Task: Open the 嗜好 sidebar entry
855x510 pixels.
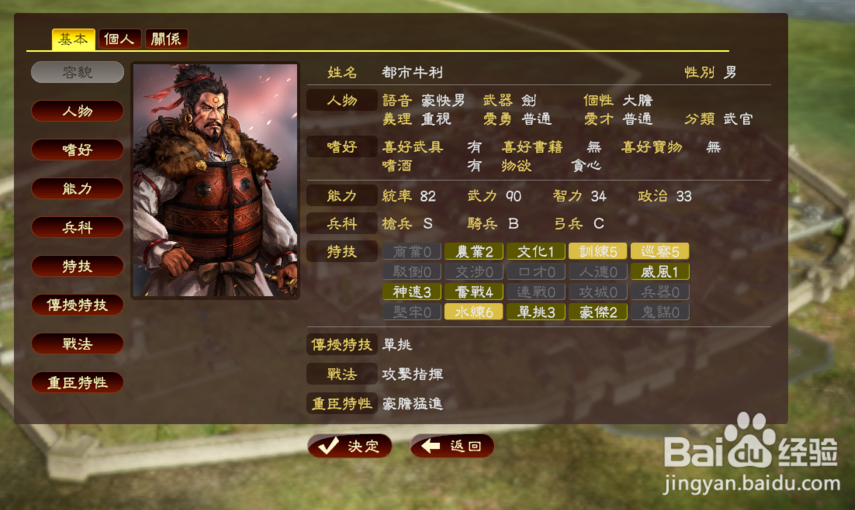Action: (77, 150)
